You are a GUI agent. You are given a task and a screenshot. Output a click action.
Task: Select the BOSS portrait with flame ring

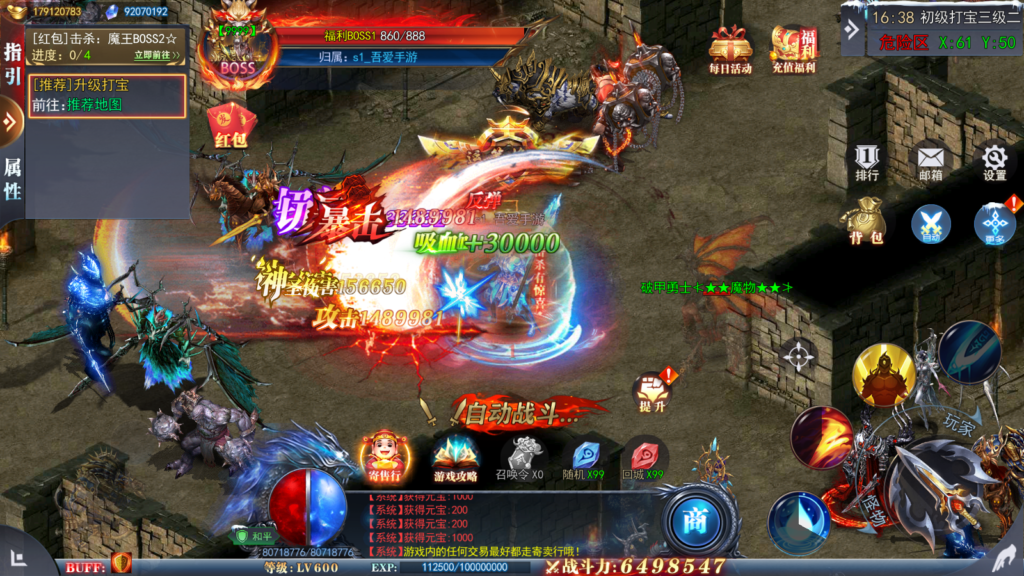coord(237,50)
